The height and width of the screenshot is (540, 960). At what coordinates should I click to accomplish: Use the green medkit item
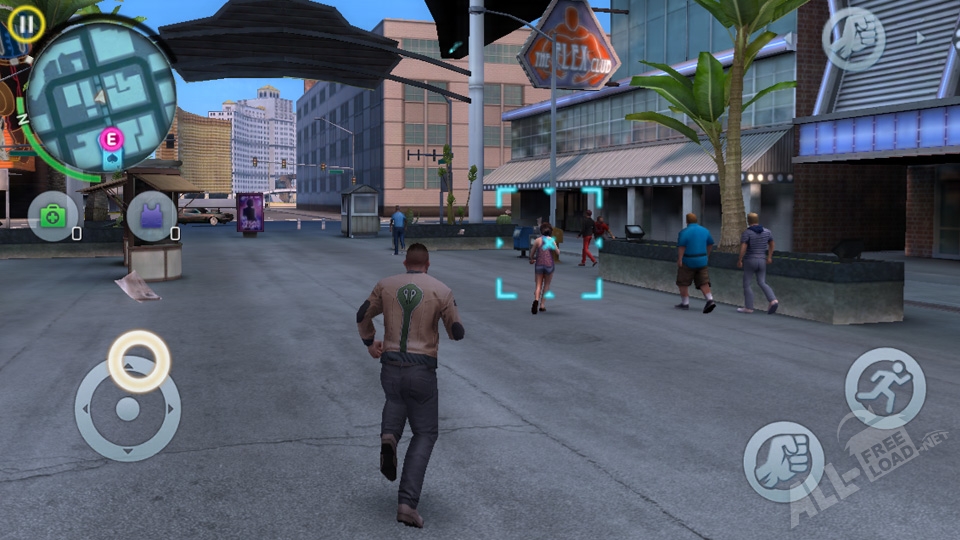[x=52, y=215]
